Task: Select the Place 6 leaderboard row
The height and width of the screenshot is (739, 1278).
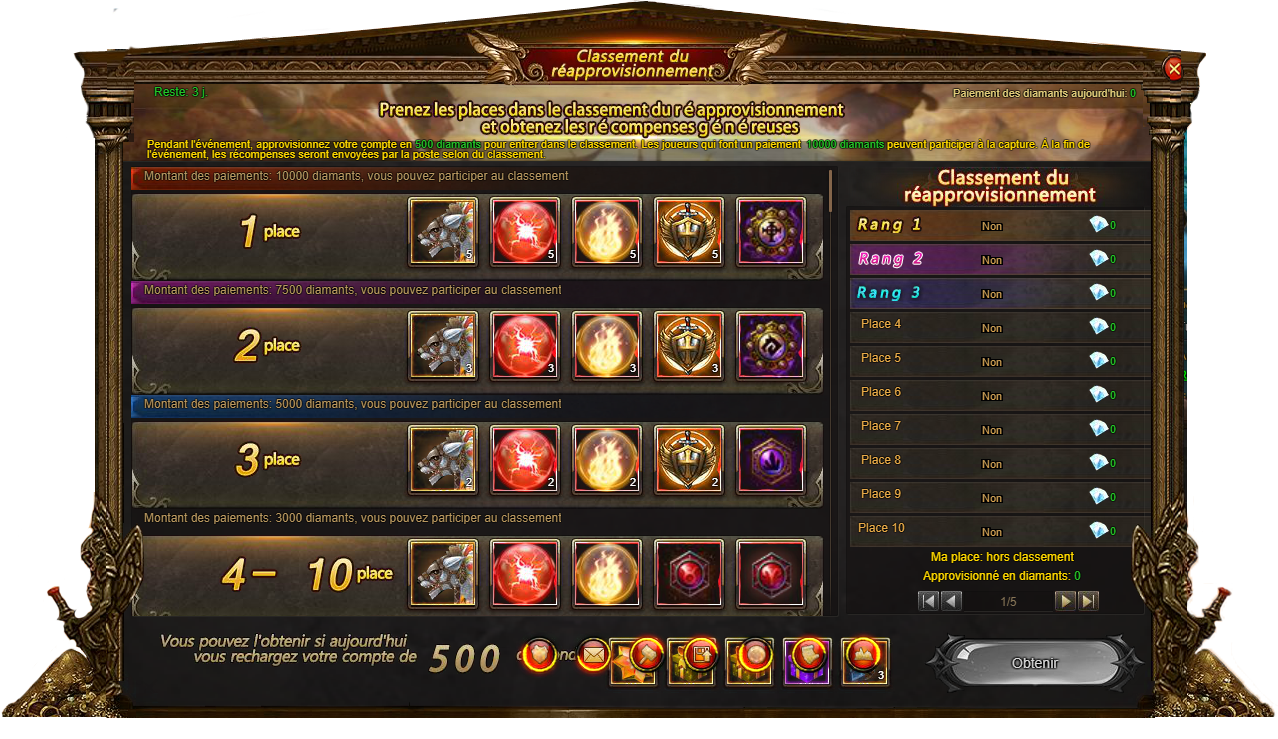Action: click(x=998, y=395)
